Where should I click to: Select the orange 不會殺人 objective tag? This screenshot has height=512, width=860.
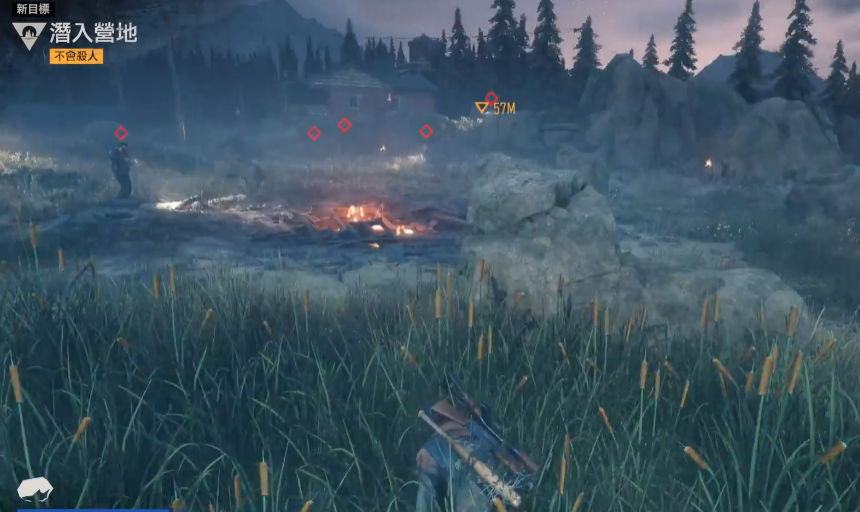pos(76,57)
